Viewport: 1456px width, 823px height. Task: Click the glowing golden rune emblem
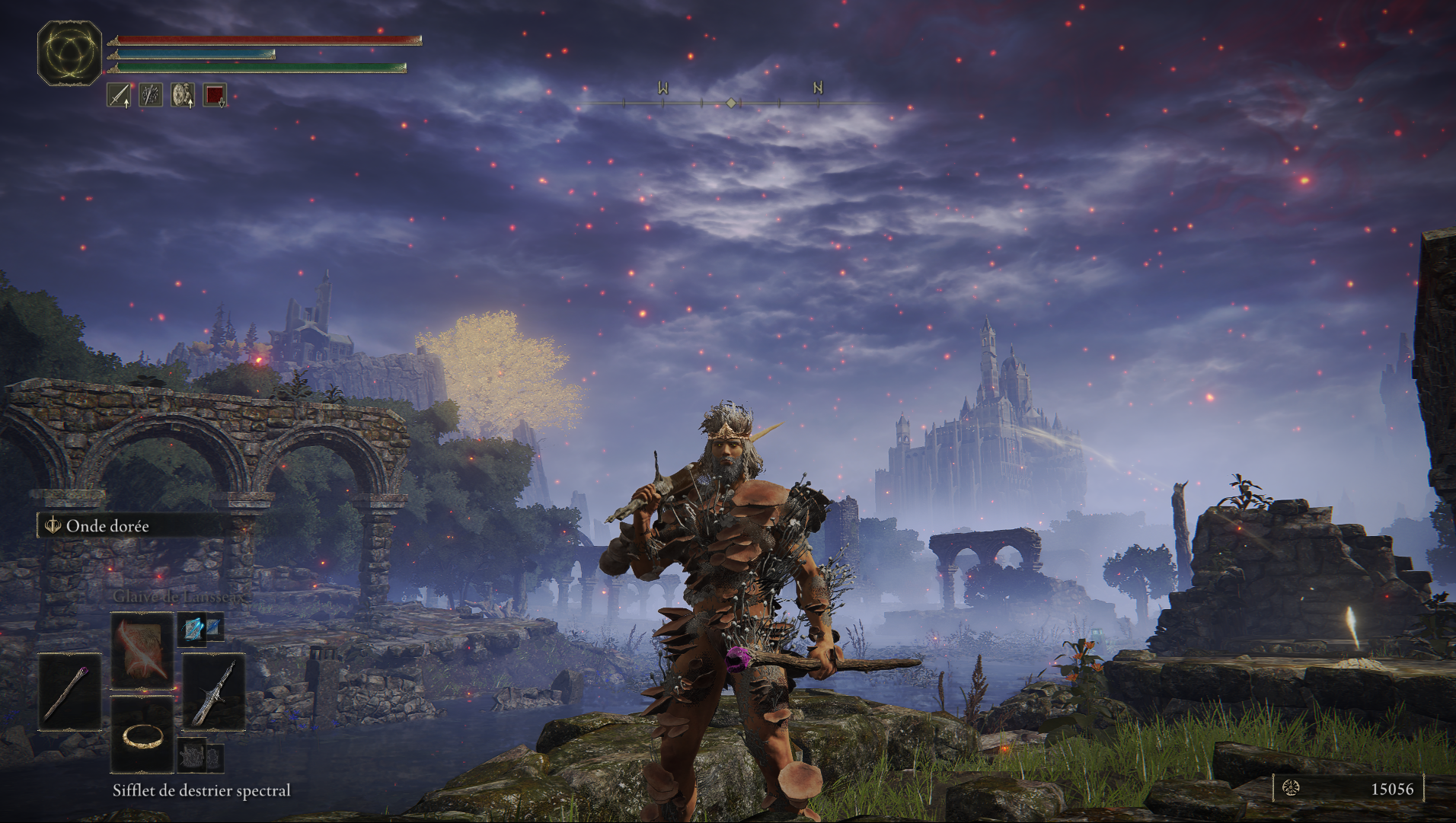coord(70,53)
